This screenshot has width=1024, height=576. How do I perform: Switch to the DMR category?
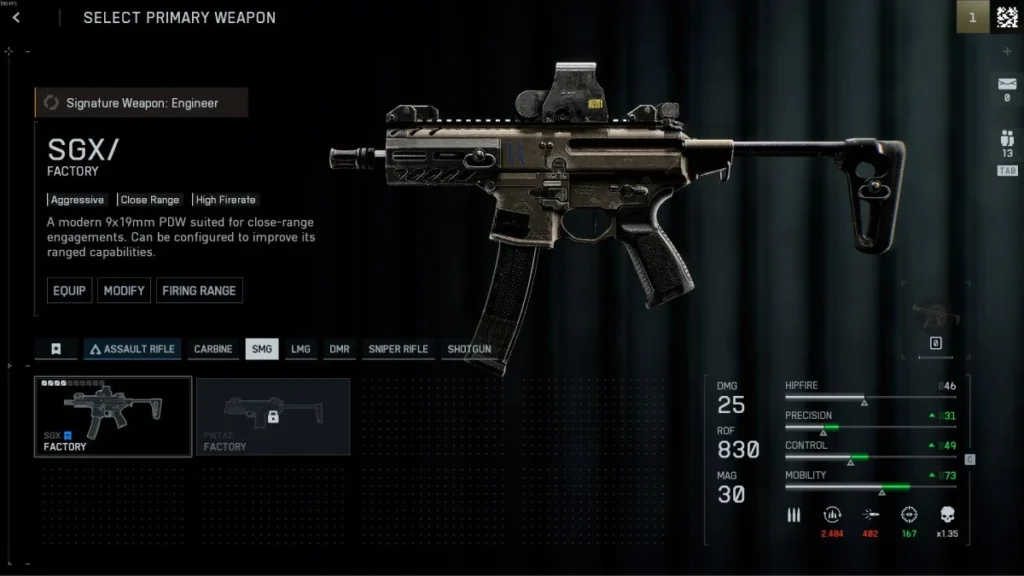(339, 349)
